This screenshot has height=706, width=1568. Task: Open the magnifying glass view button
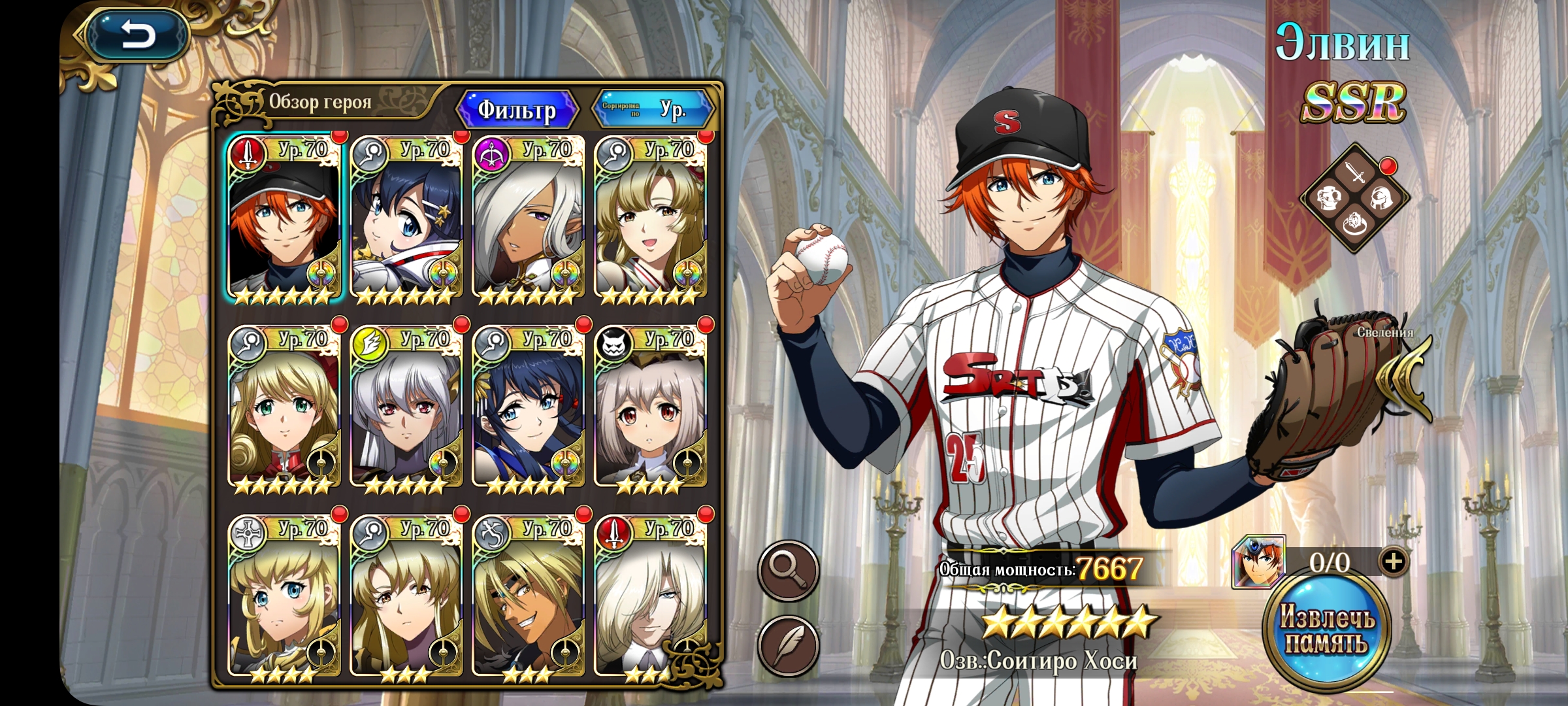tap(788, 571)
